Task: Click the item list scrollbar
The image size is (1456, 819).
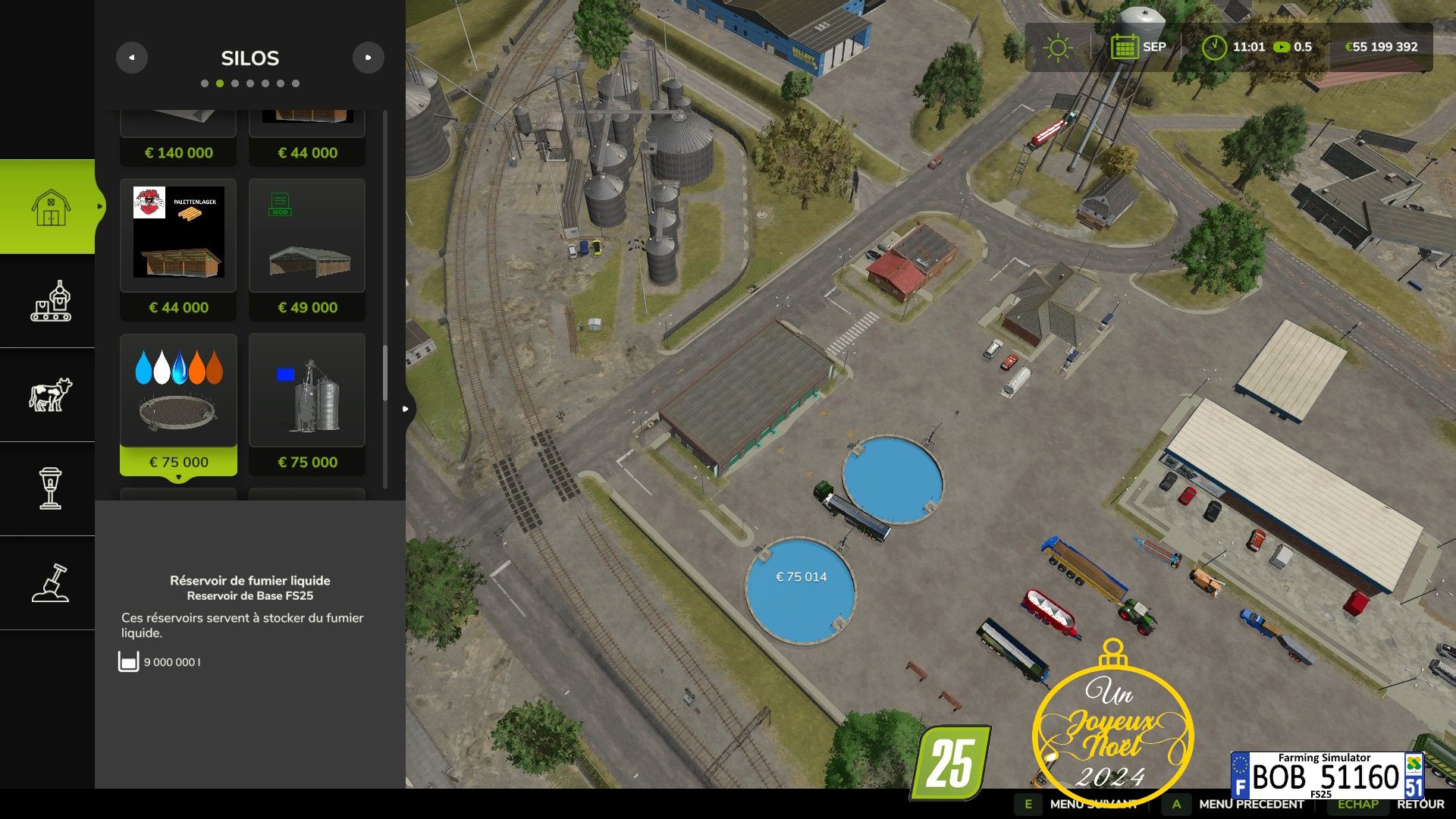Action: pos(385,373)
